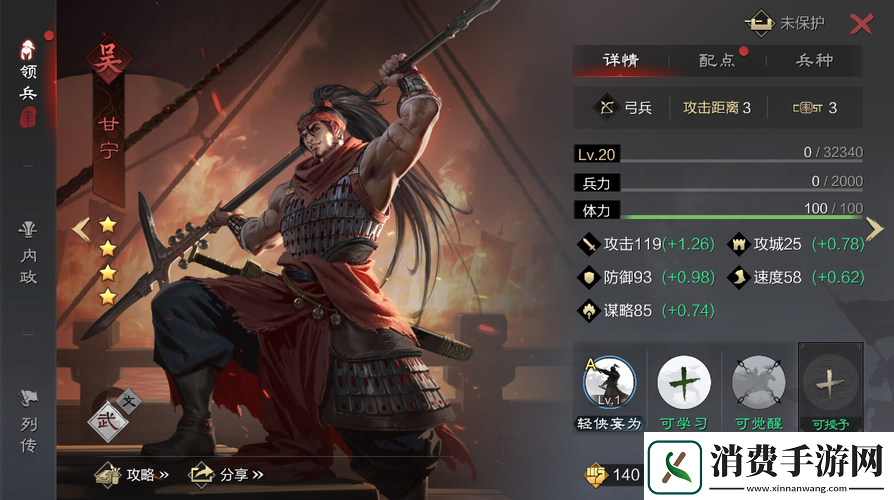Viewport: 894px width, 500px height.
Task: View the previous general with left arrow
Action: click(x=82, y=229)
